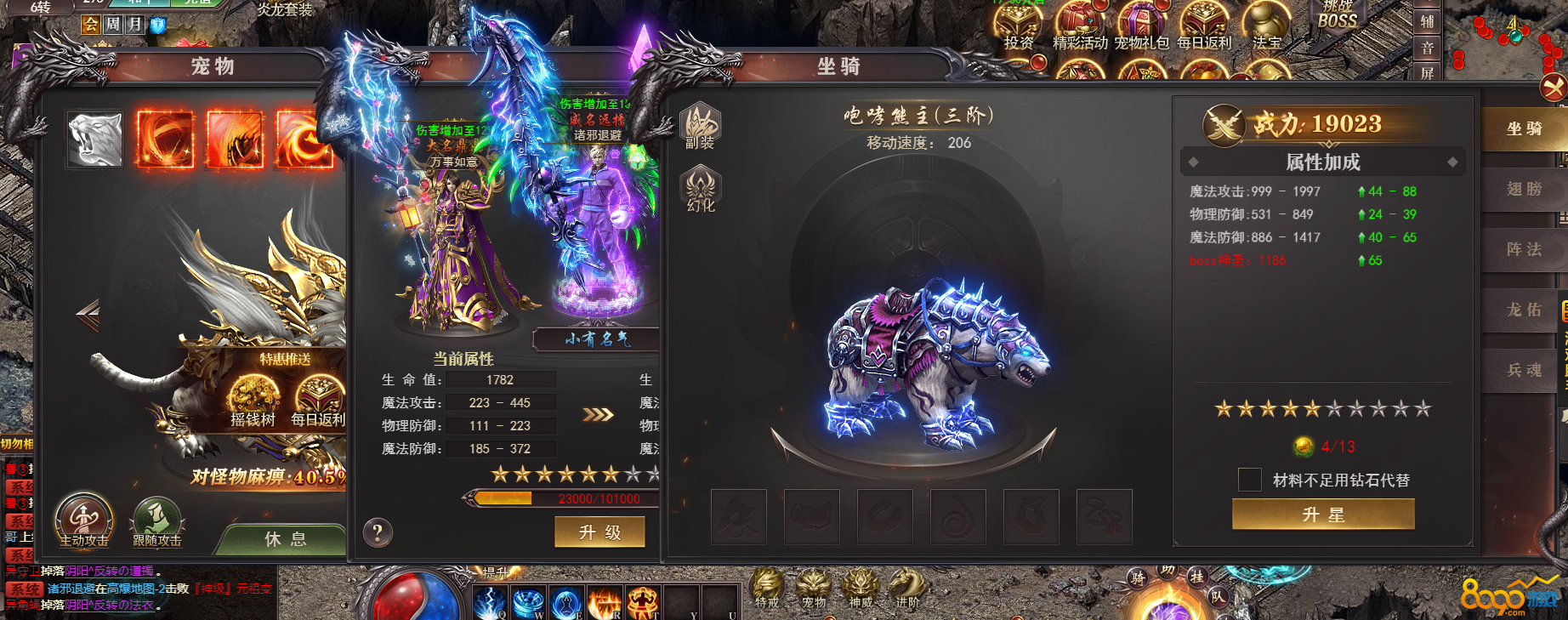Click the 升星 star upgrade button
The width and height of the screenshot is (1568, 620).
coord(1323,515)
